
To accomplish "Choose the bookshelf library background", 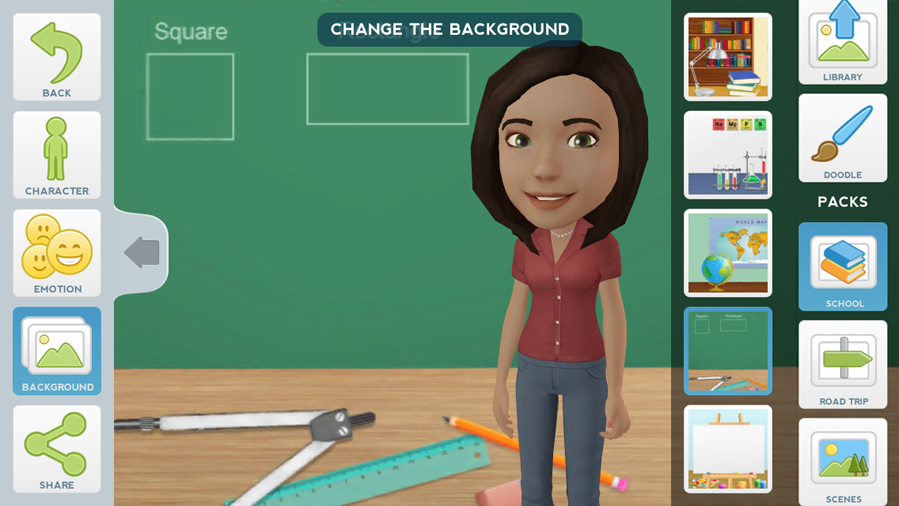I will coord(727,57).
